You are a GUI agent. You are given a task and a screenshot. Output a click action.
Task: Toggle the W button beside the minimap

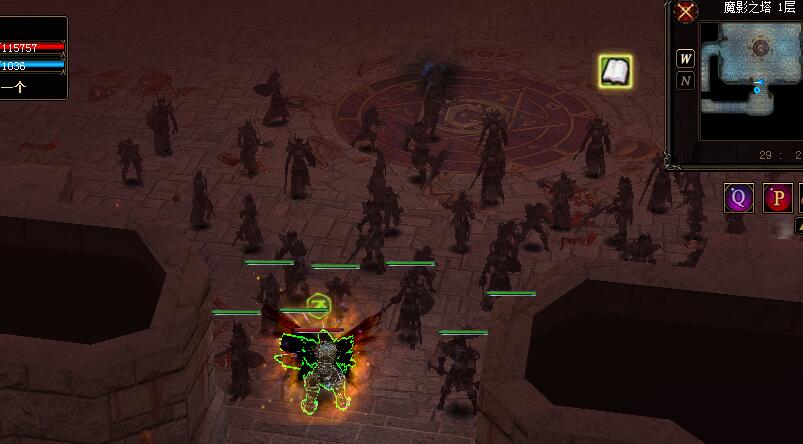pyautogui.click(x=685, y=56)
